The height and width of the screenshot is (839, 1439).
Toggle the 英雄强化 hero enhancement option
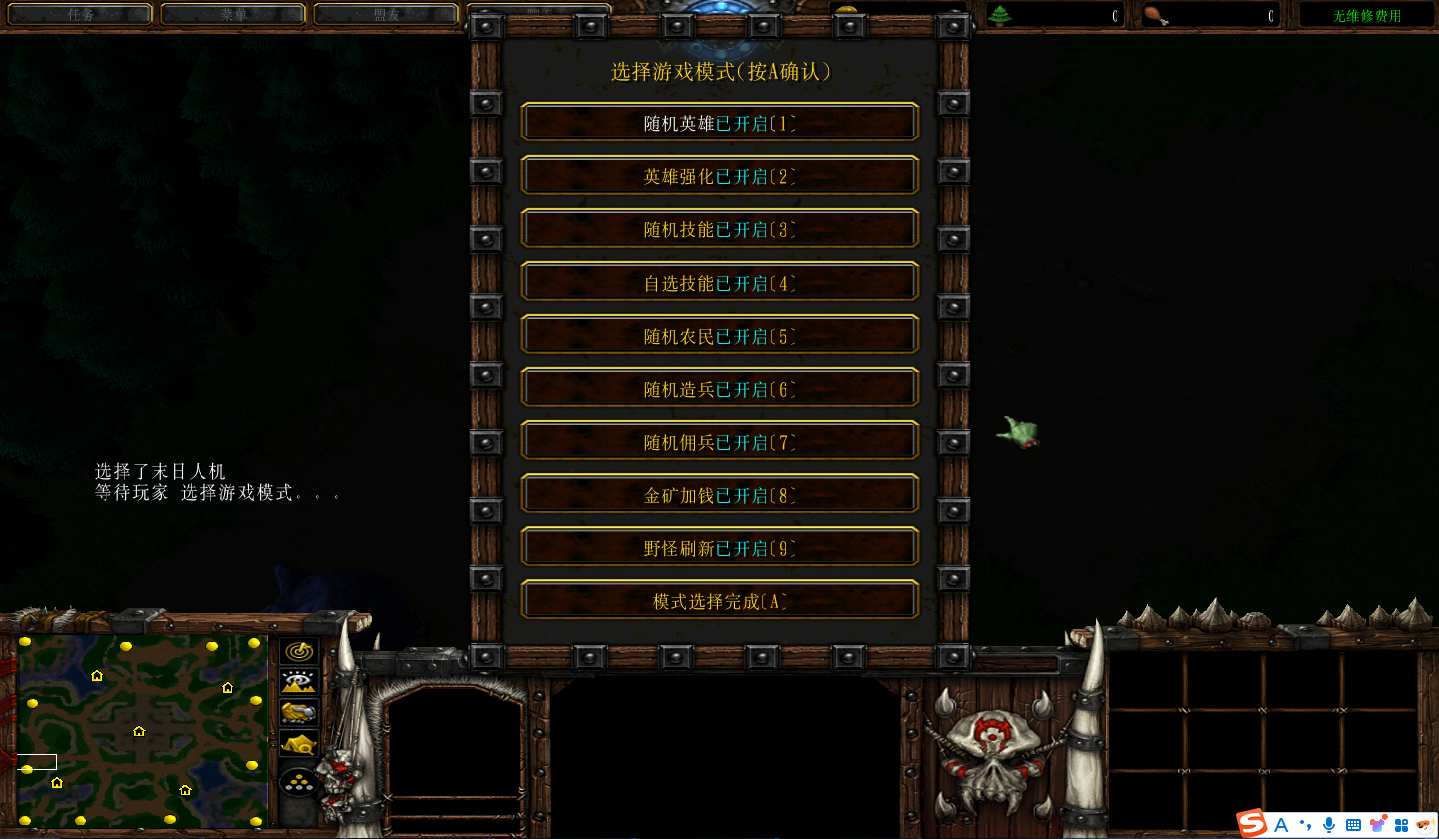click(719, 176)
